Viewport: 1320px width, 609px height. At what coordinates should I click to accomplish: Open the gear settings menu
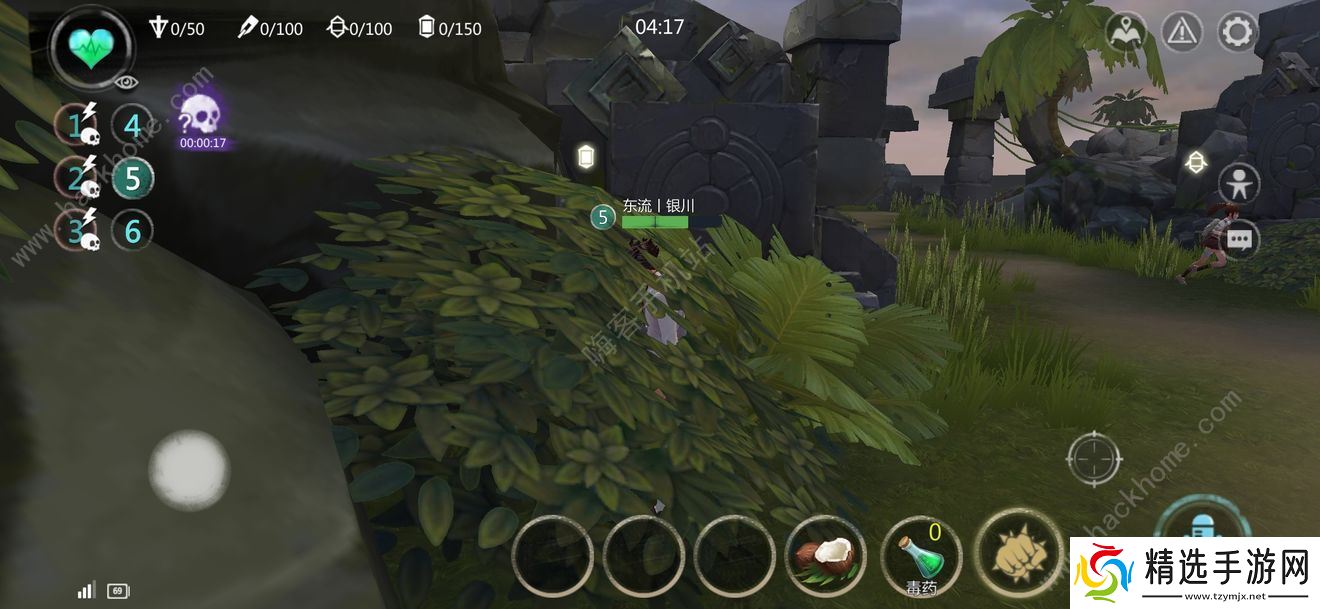click(1237, 32)
